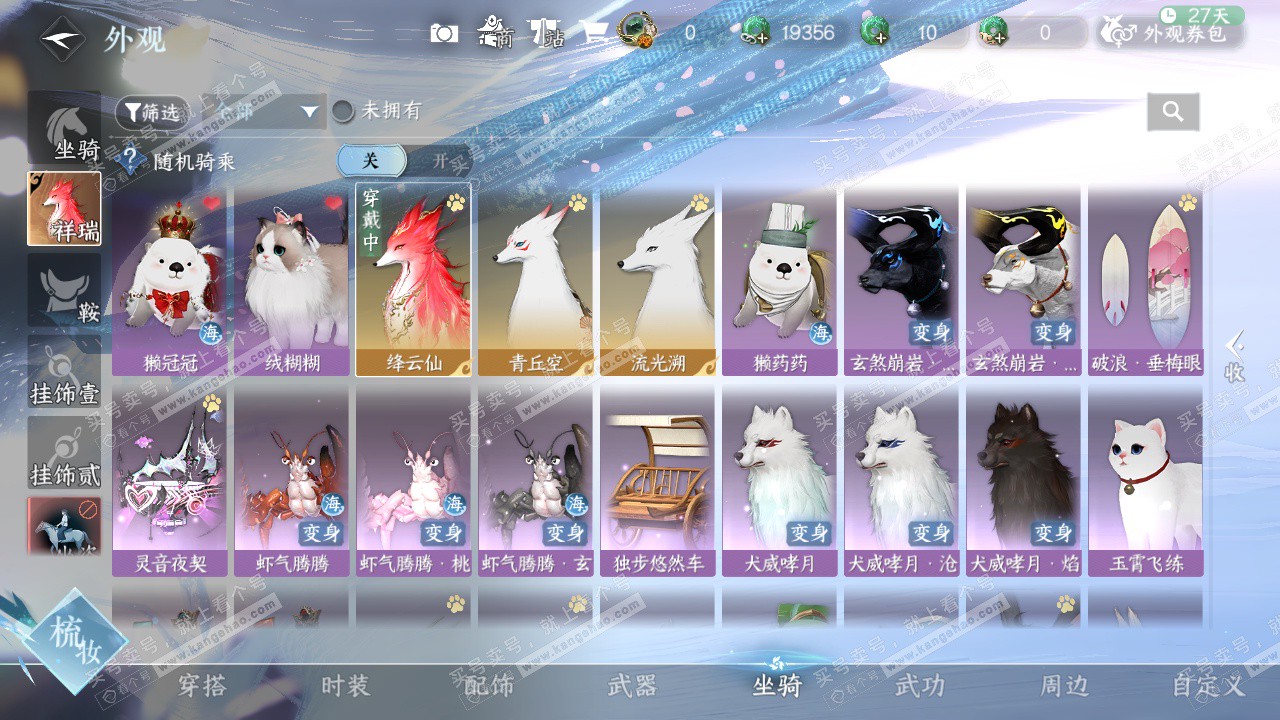Switch to the 祥瑞 side category

click(x=64, y=208)
